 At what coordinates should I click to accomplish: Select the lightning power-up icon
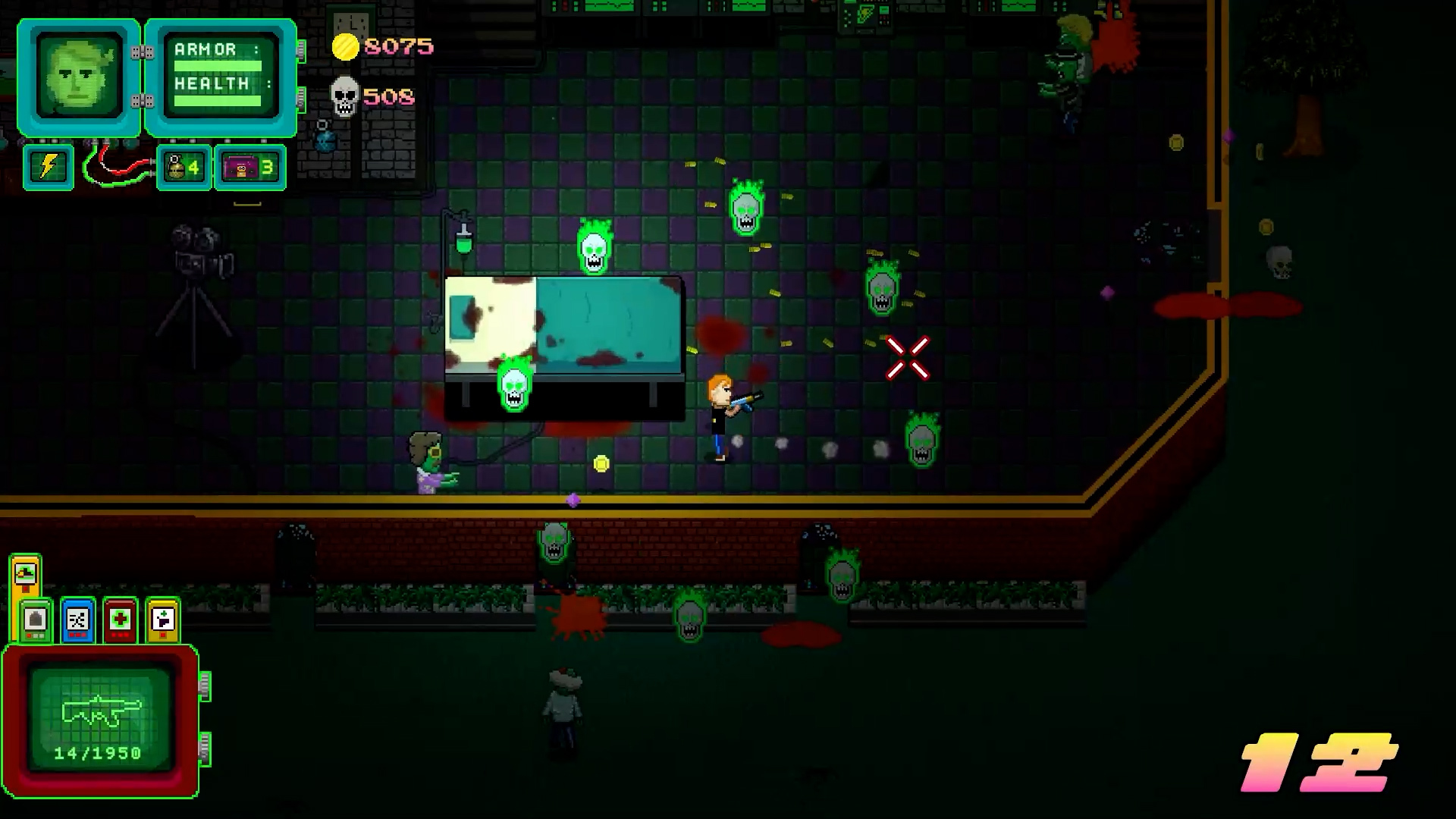tap(48, 167)
